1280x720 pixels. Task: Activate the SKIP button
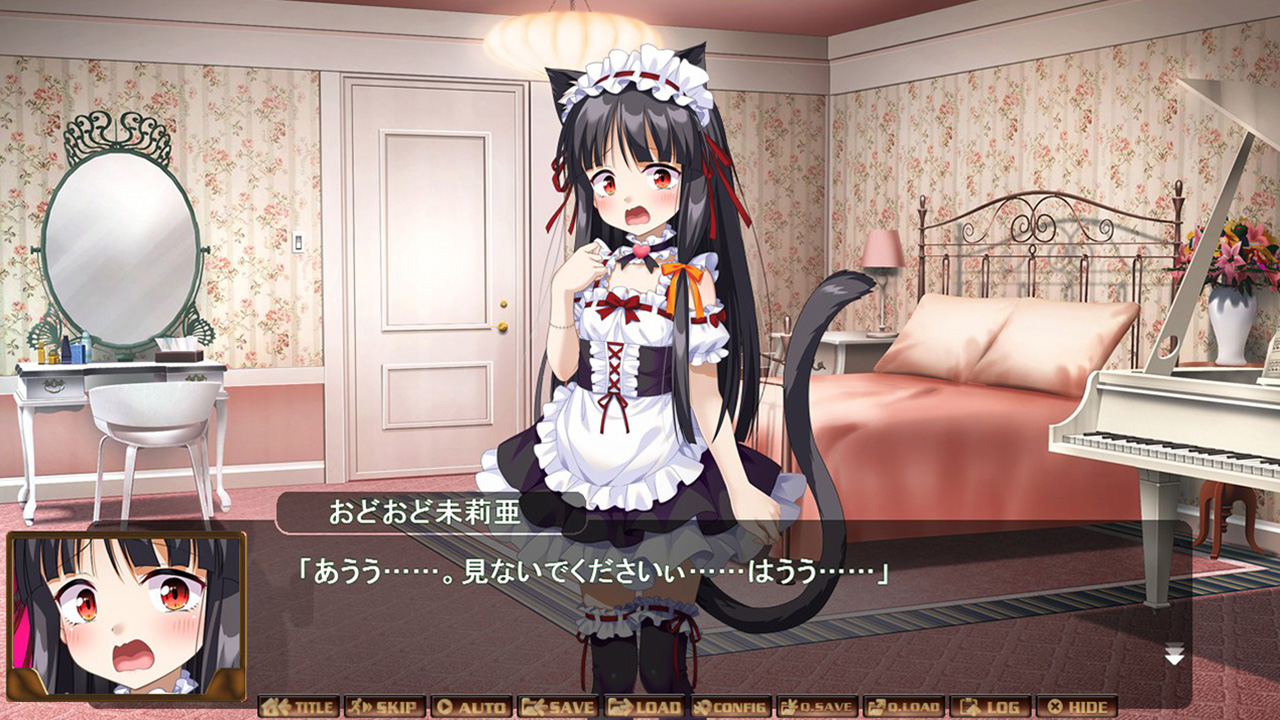coord(385,707)
